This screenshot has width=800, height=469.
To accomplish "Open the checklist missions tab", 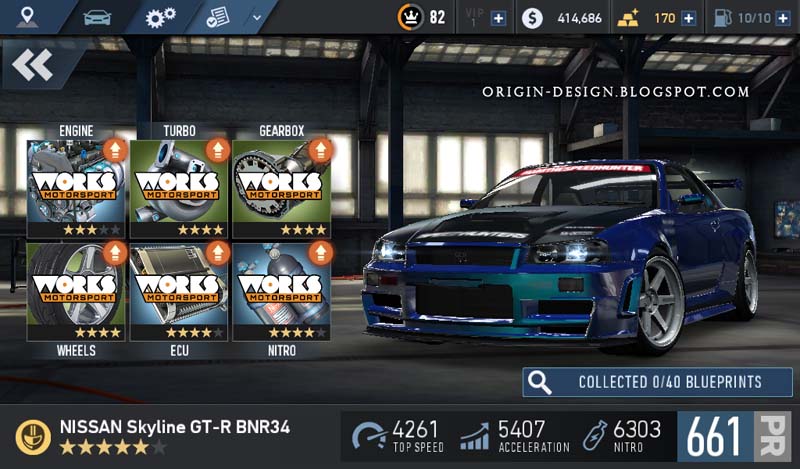I will (x=217, y=17).
